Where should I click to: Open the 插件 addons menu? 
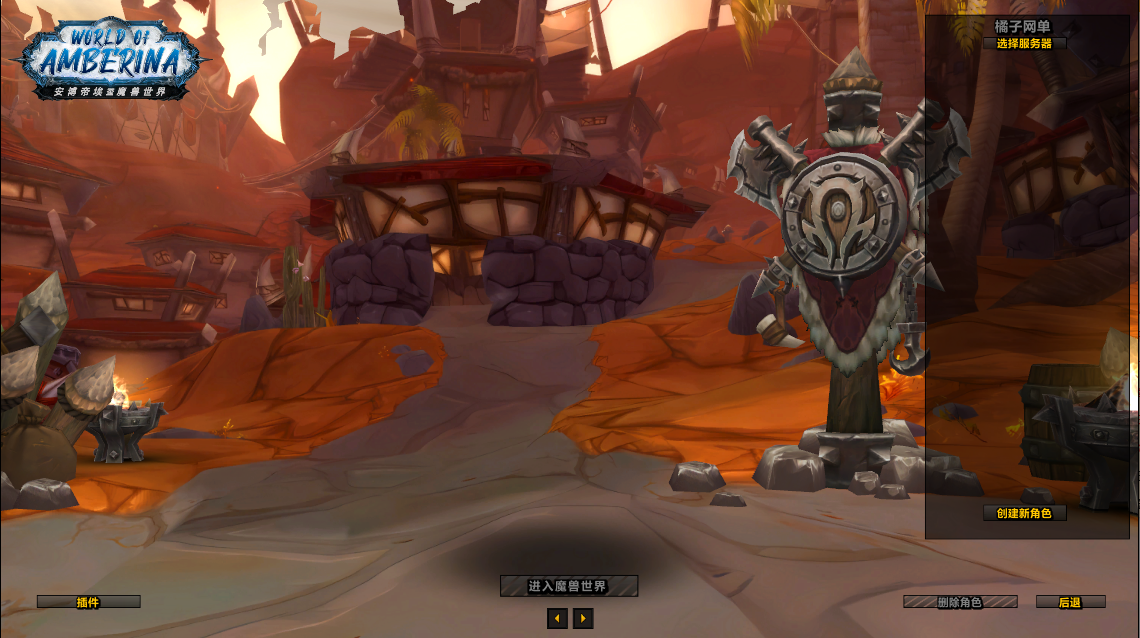[x=88, y=602]
